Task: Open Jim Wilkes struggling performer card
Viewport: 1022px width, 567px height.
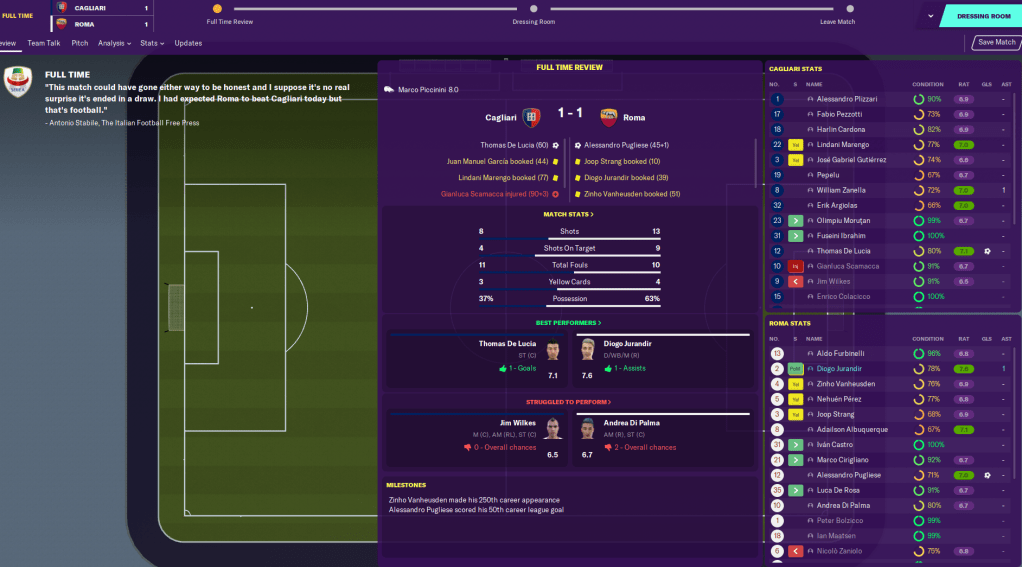Action: point(477,438)
